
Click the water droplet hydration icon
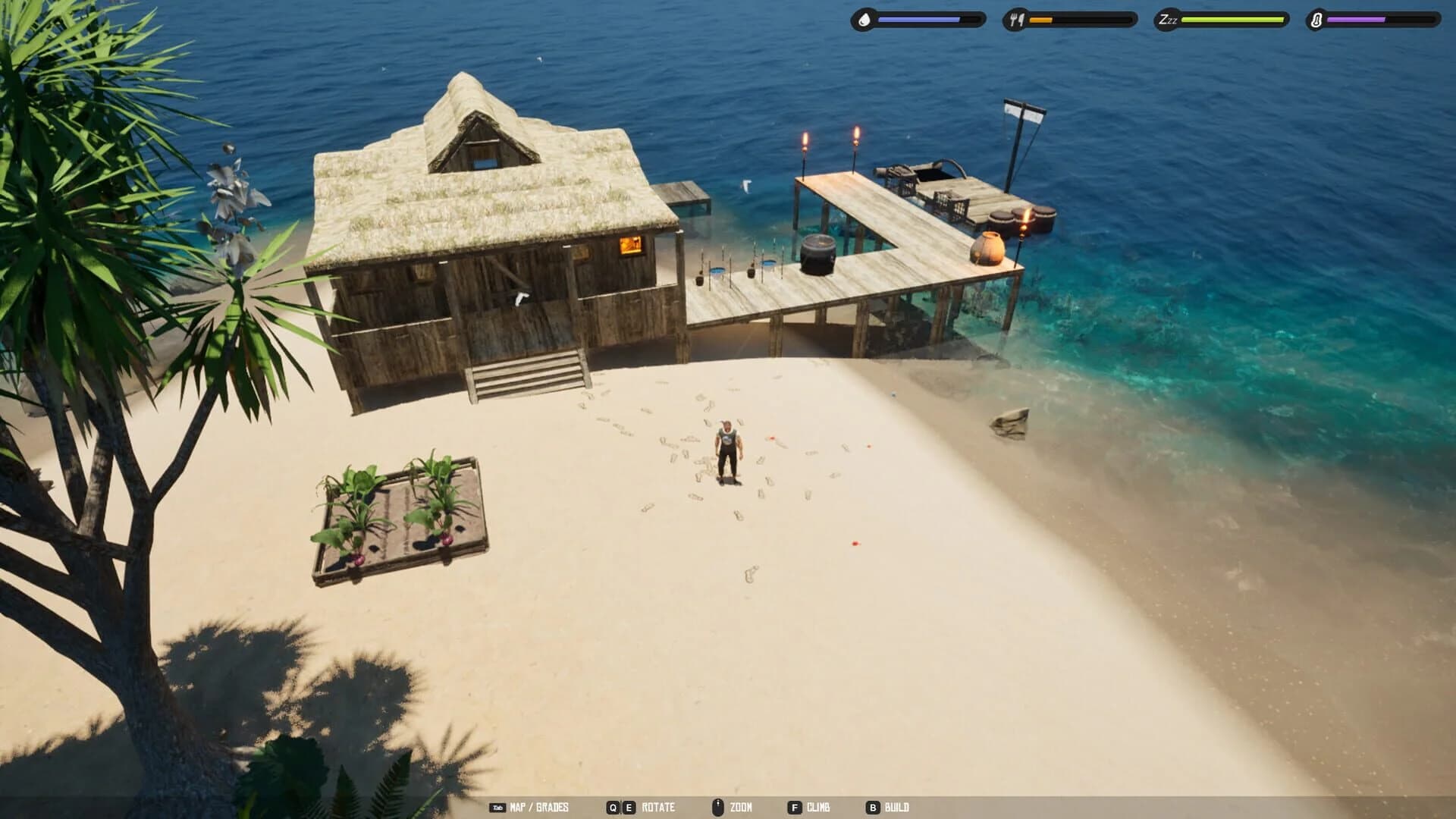(x=864, y=20)
